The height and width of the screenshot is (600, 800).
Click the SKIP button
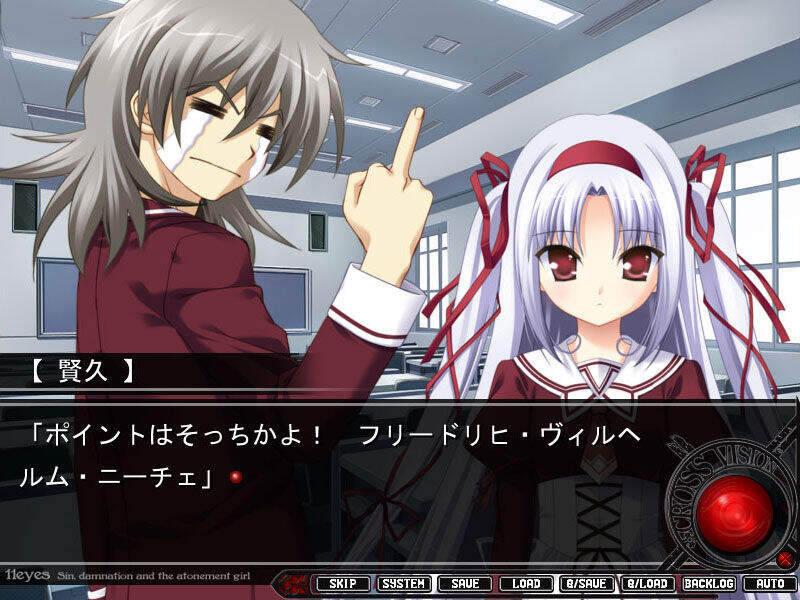[x=343, y=583]
